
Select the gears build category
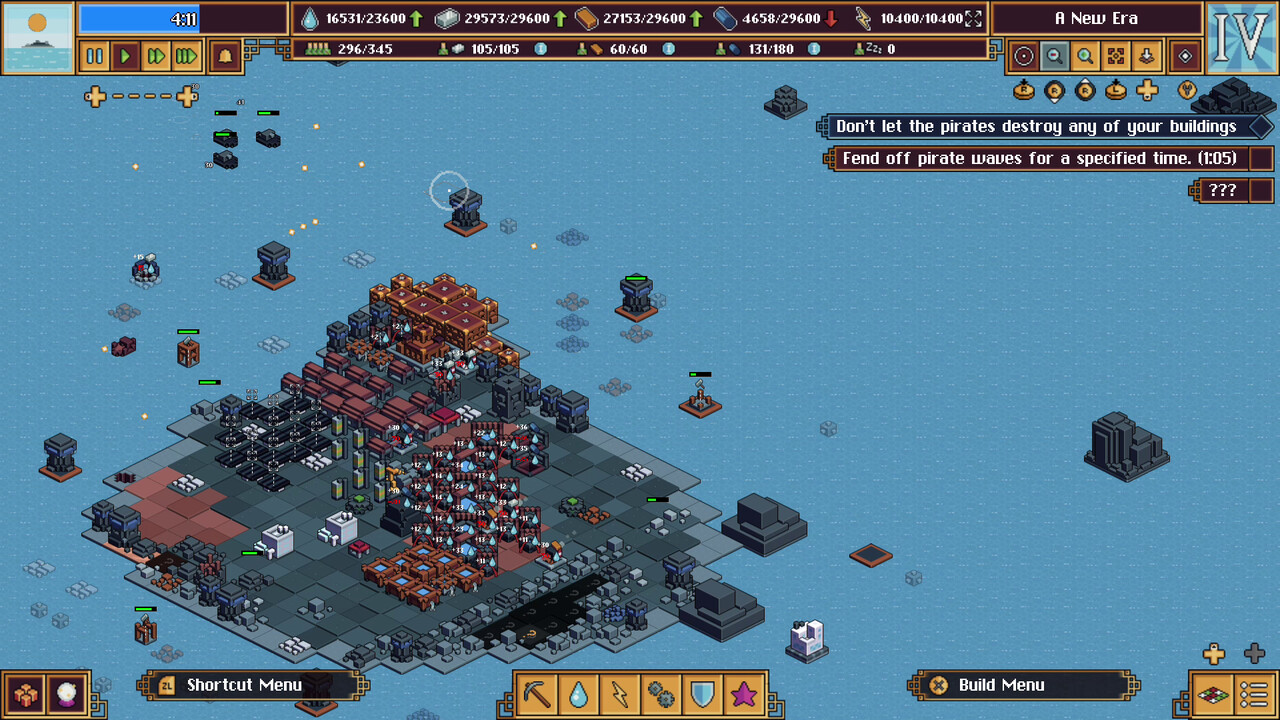click(661, 693)
